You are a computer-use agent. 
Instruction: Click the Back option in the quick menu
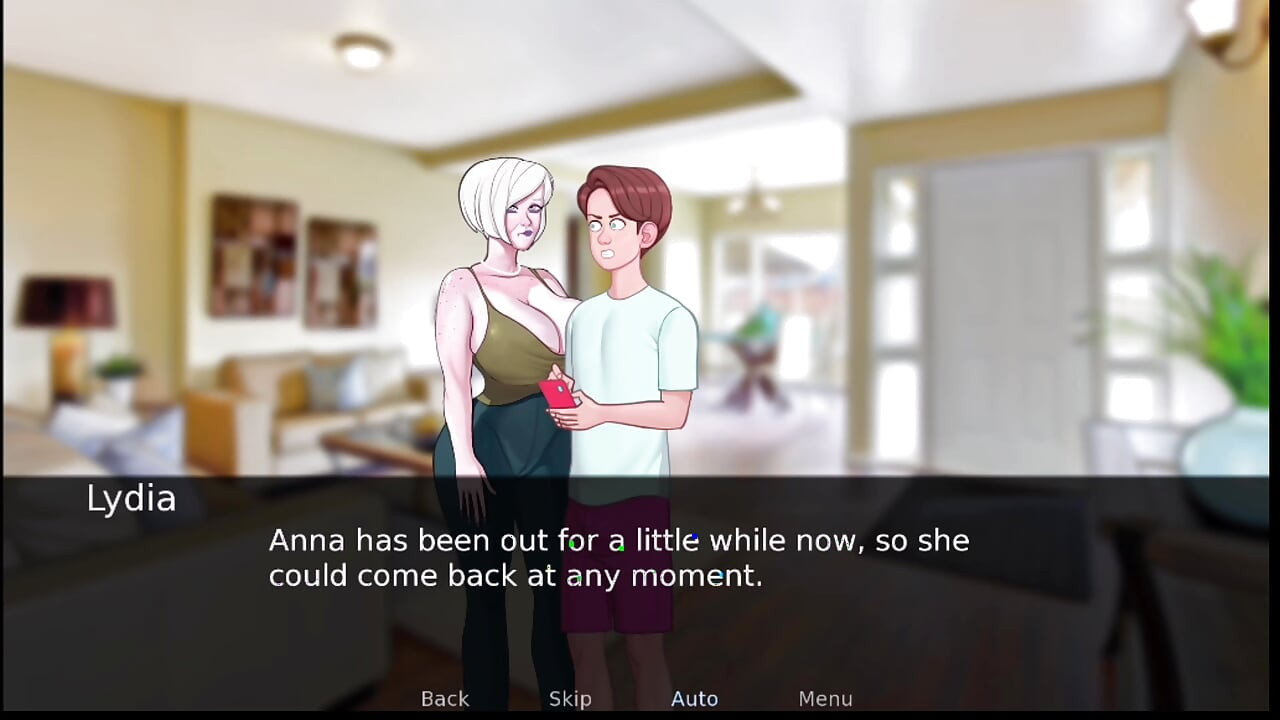(444, 699)
